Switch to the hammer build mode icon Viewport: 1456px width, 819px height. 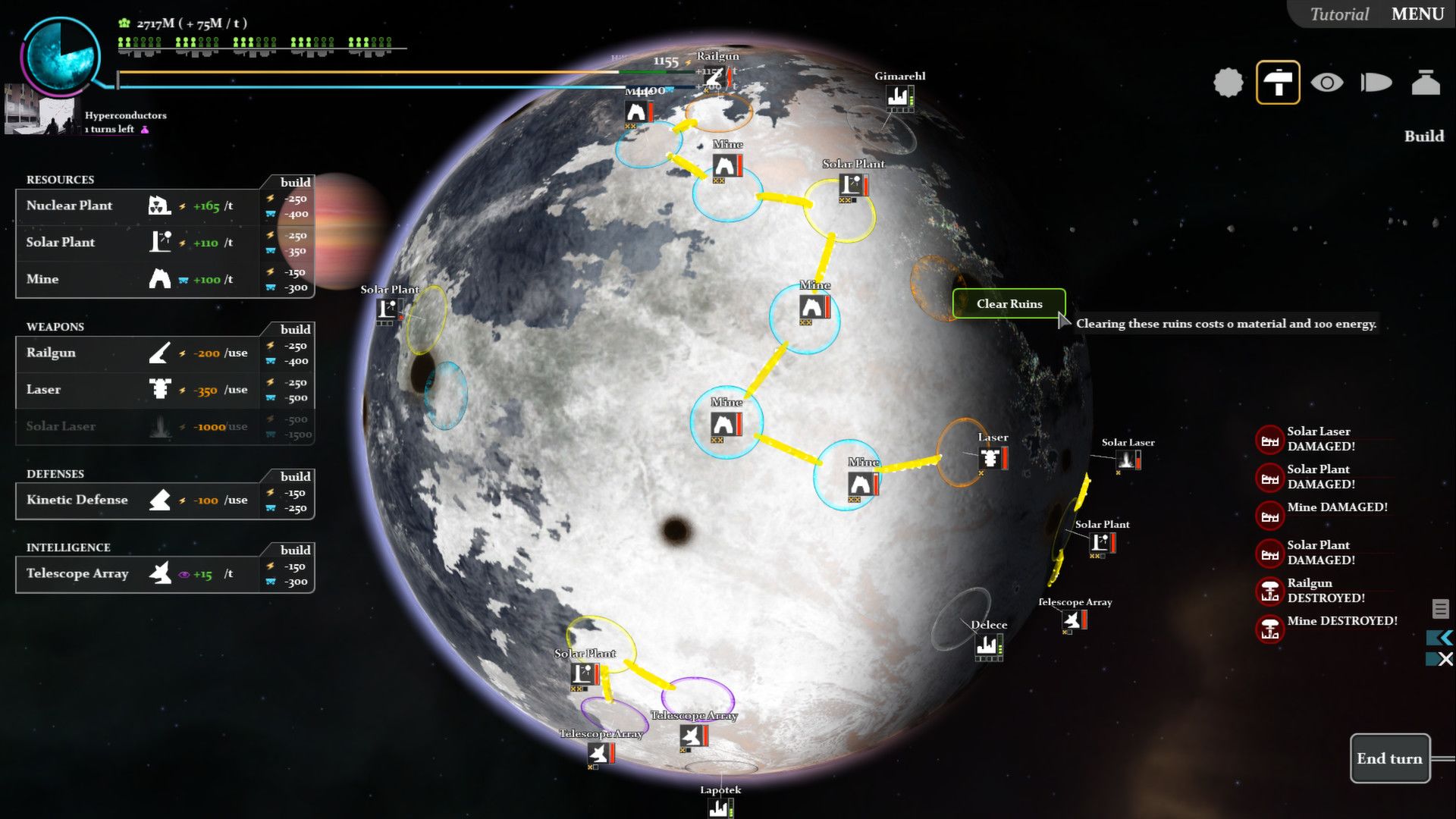pyautogui.click(x=1278, y=82)
